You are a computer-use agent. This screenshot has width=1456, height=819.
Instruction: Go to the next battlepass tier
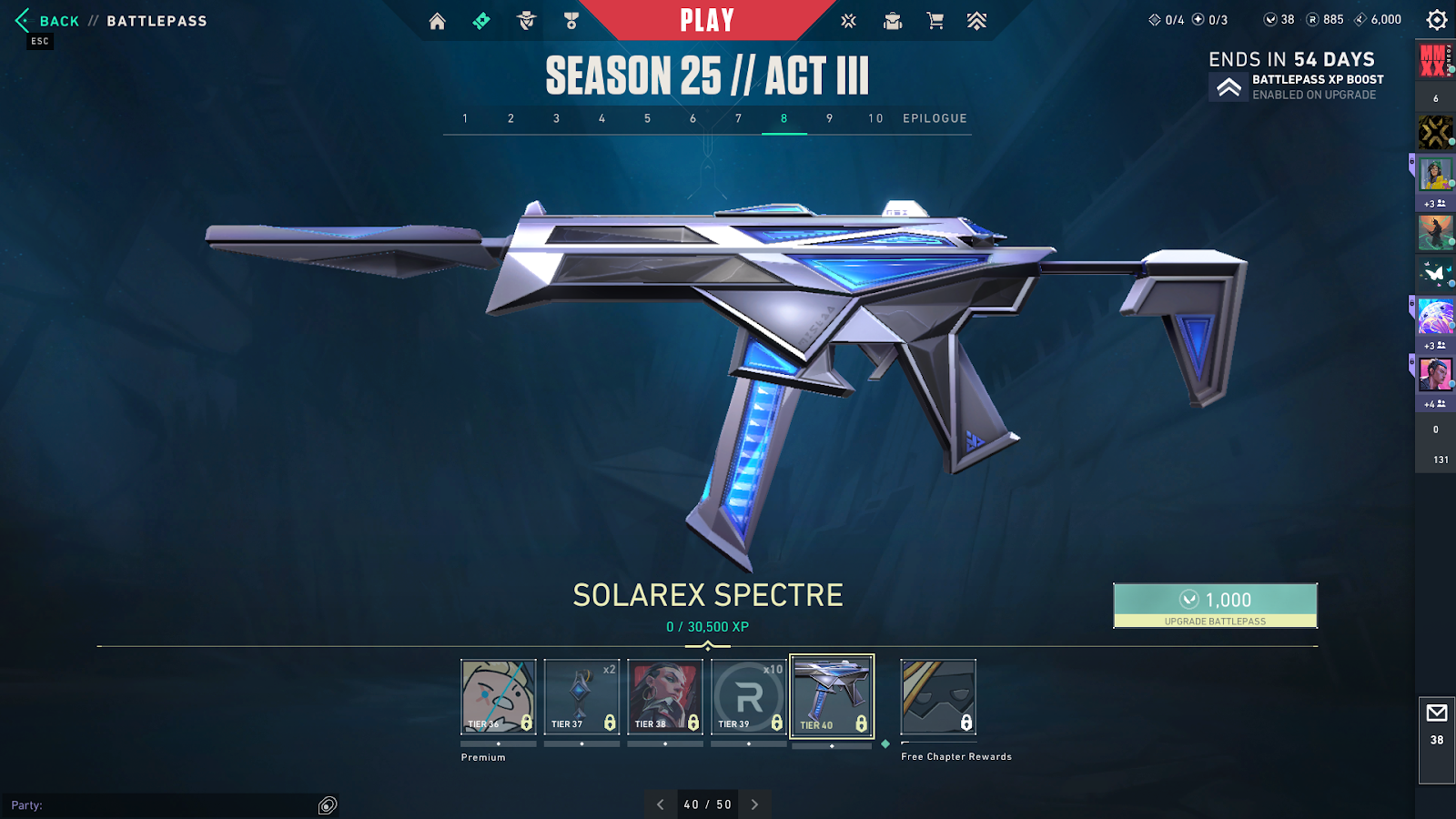pyautogui.click(x=754, y=804)
